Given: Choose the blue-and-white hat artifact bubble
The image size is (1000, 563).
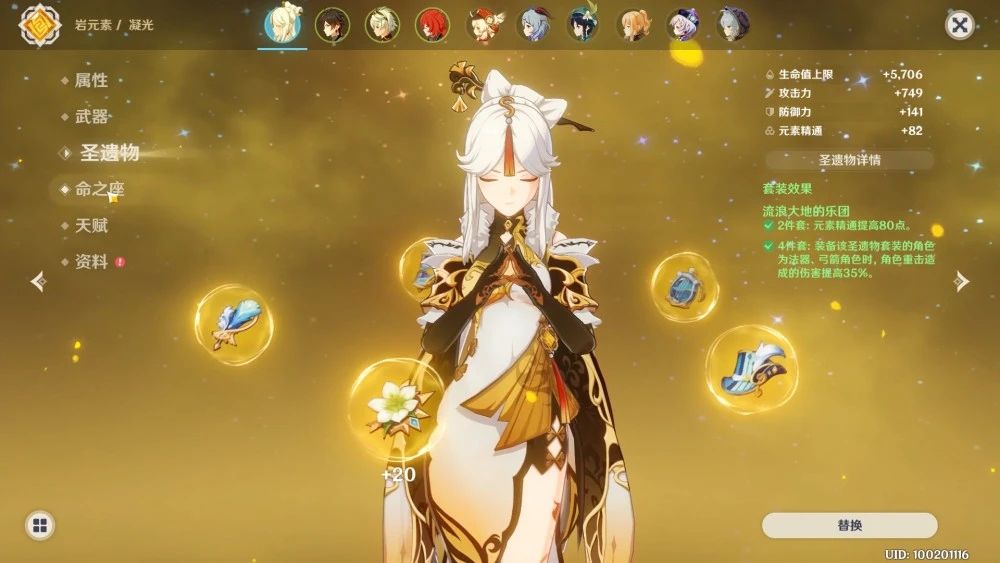Looking at the screenshot, I should tap(751, 369).
